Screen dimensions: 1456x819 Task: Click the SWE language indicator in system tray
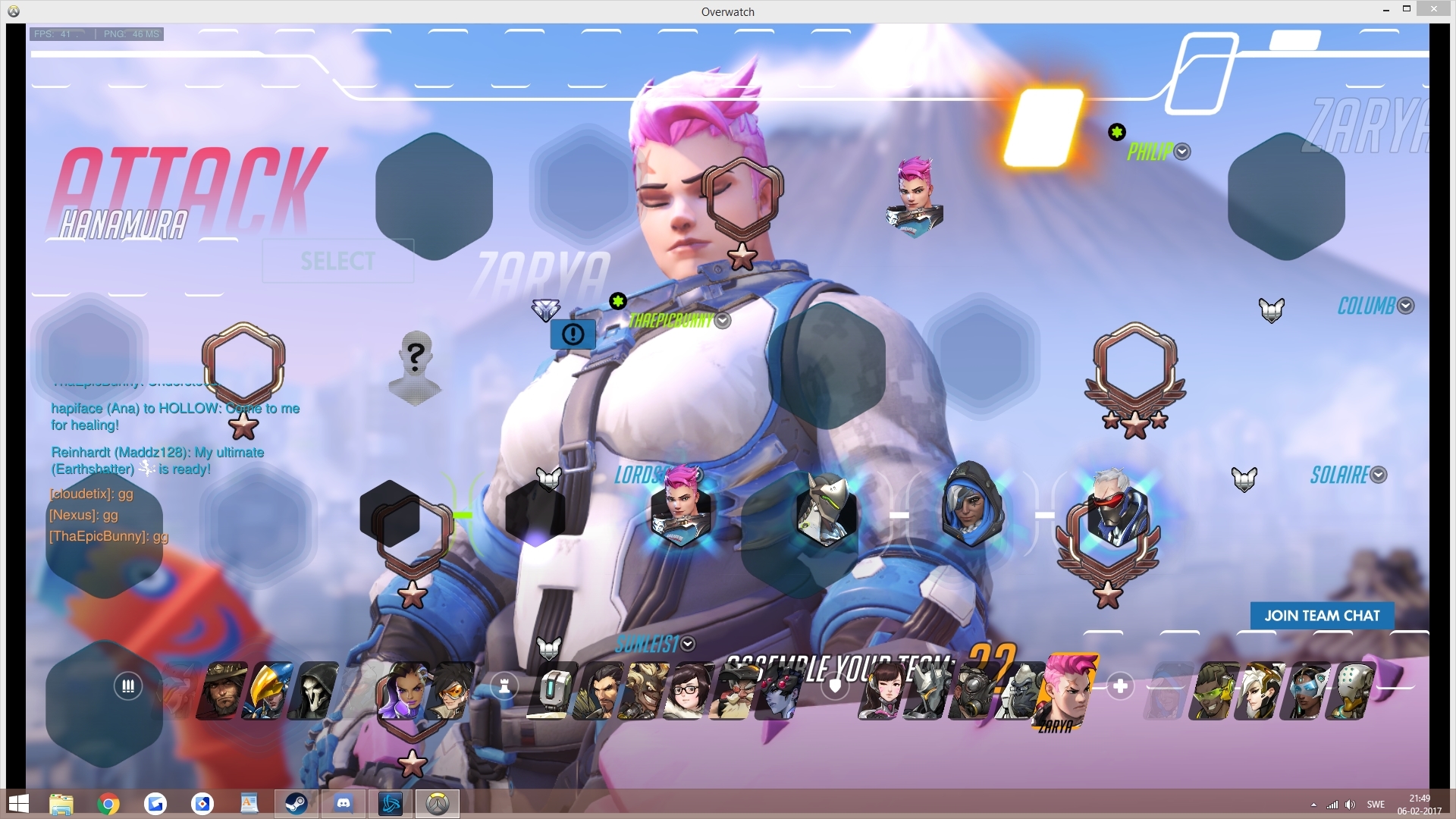(x=1375, y=804)
